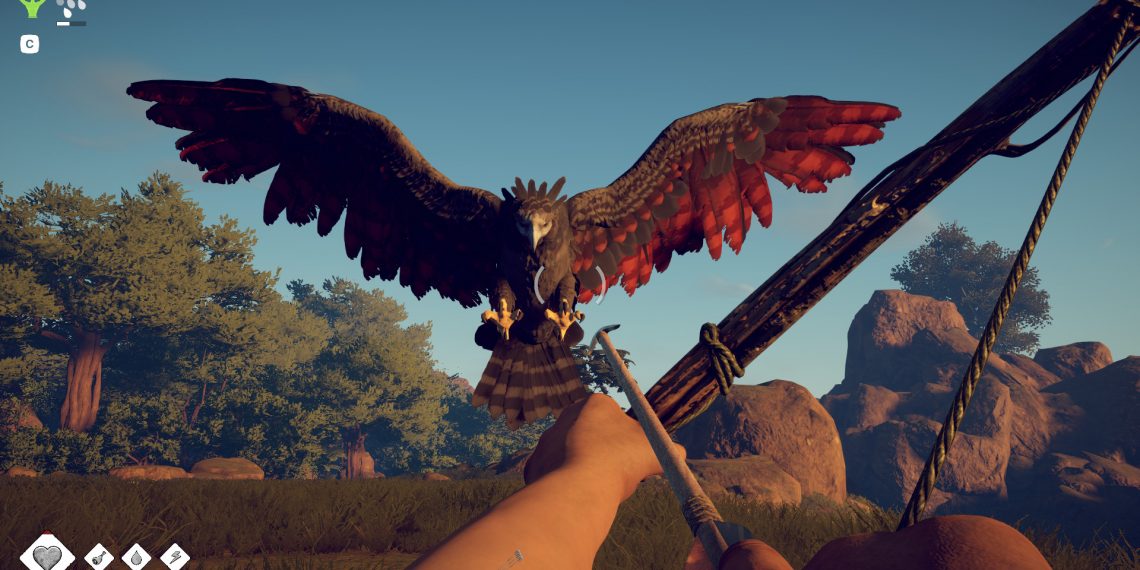Select the lightning bolt stamina icon
Screen dimensions: 1140x570
tap(174, 557)
